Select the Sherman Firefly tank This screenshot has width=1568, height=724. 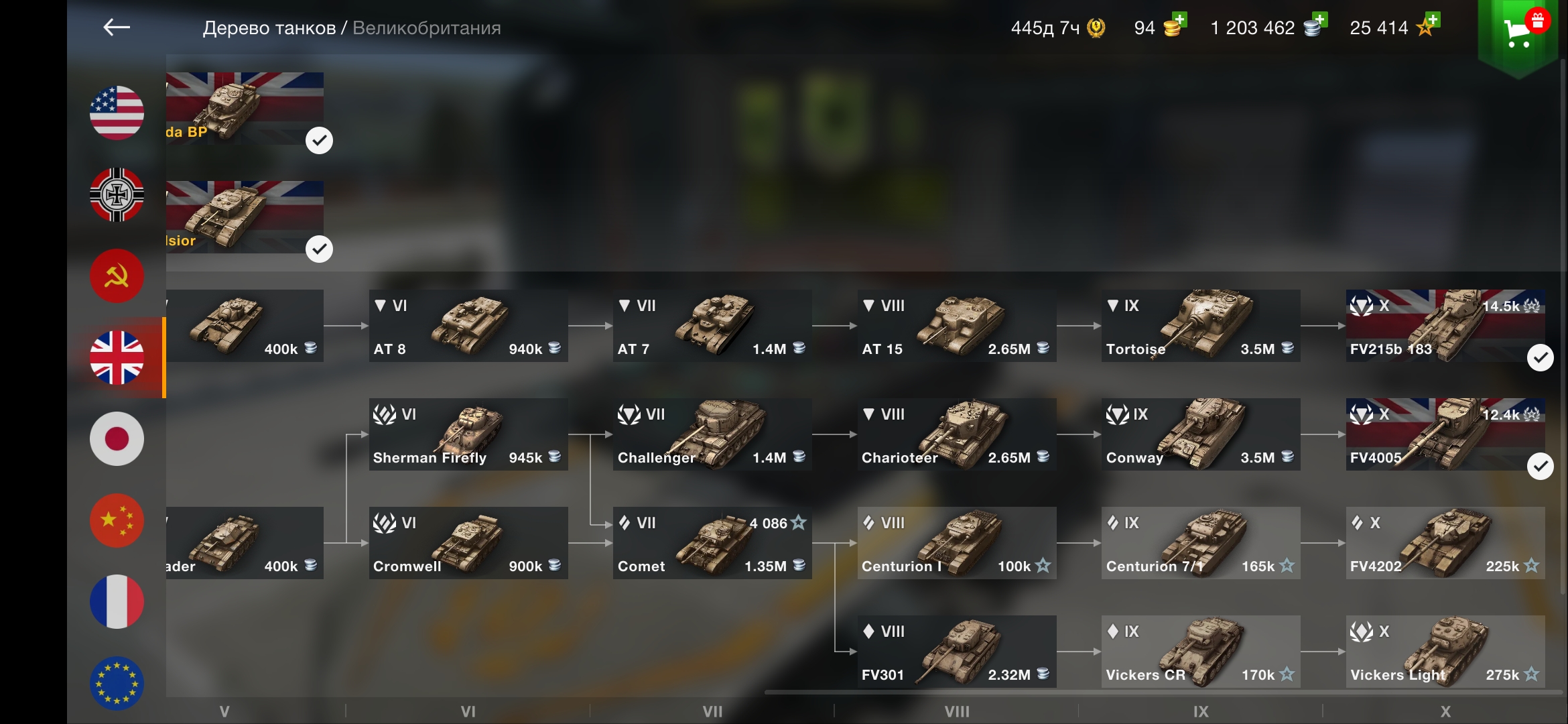tap(468, 435)
